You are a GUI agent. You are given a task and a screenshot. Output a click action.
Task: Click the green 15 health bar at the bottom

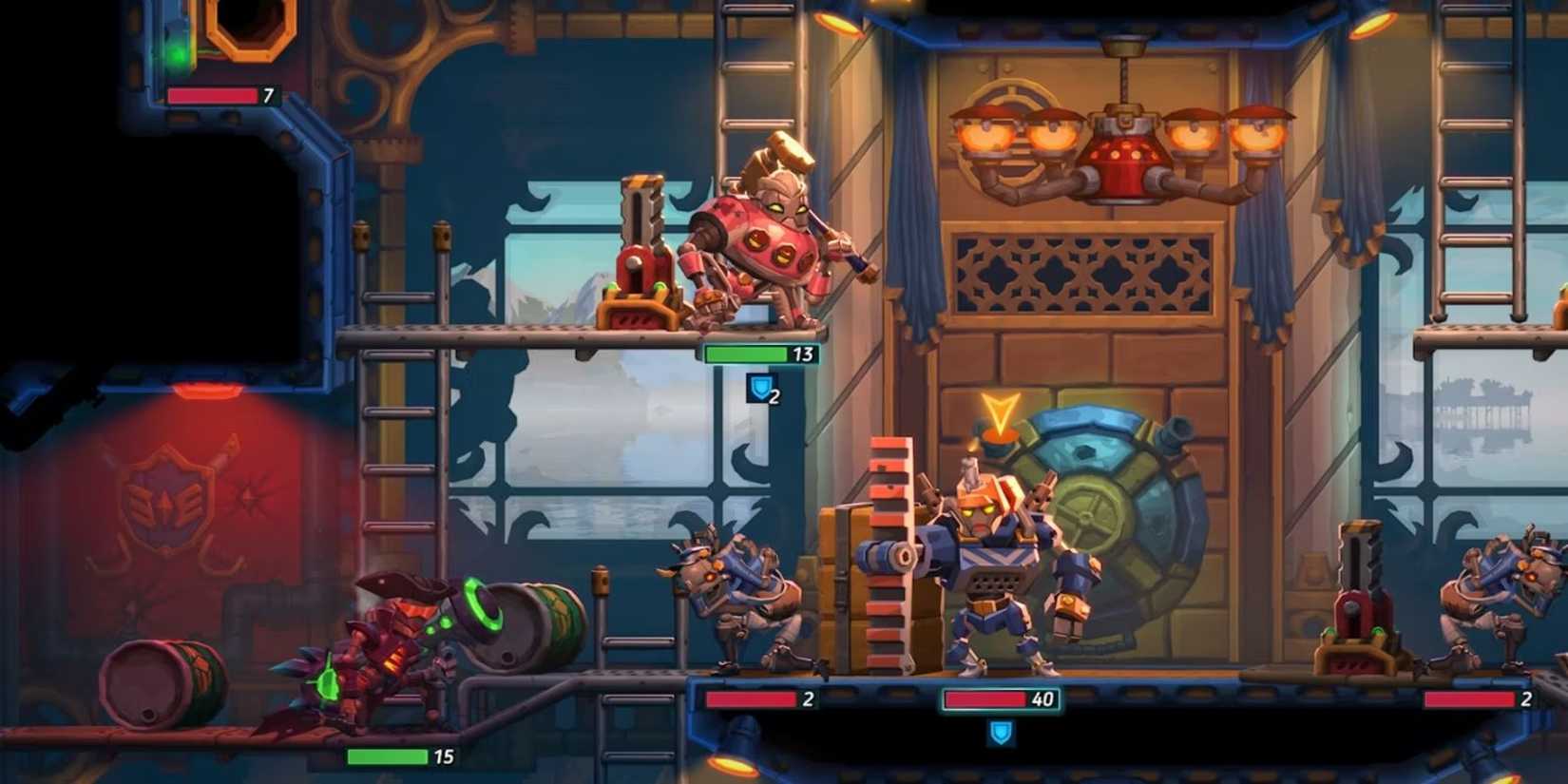pyautogui.click(x=390, y=757)
